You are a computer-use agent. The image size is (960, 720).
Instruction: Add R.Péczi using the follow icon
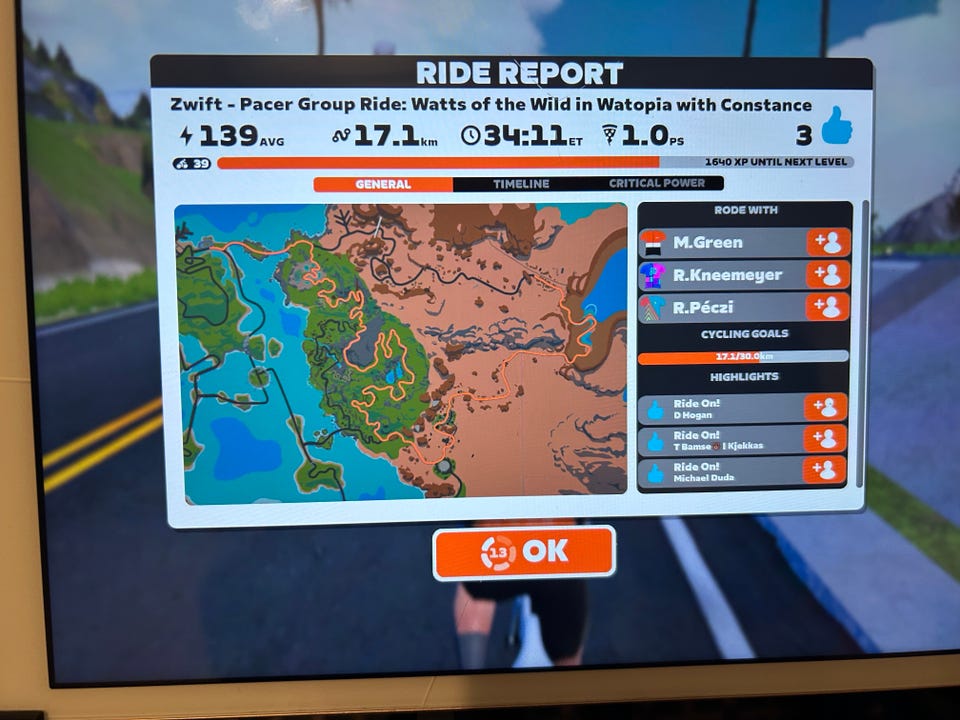pyautogui.click(x=828, y=307)
